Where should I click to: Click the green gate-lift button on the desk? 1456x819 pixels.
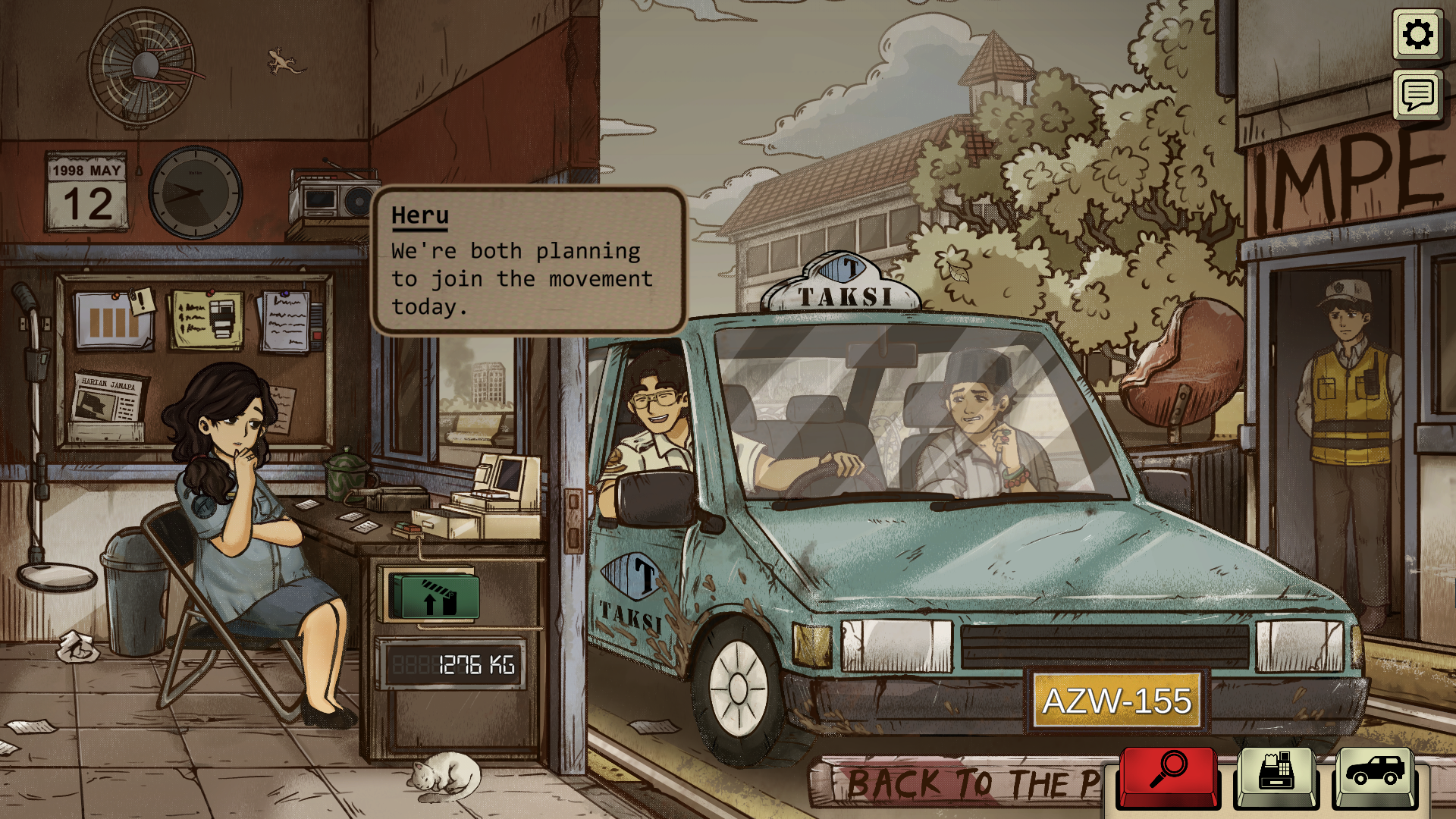coord(434,597)
